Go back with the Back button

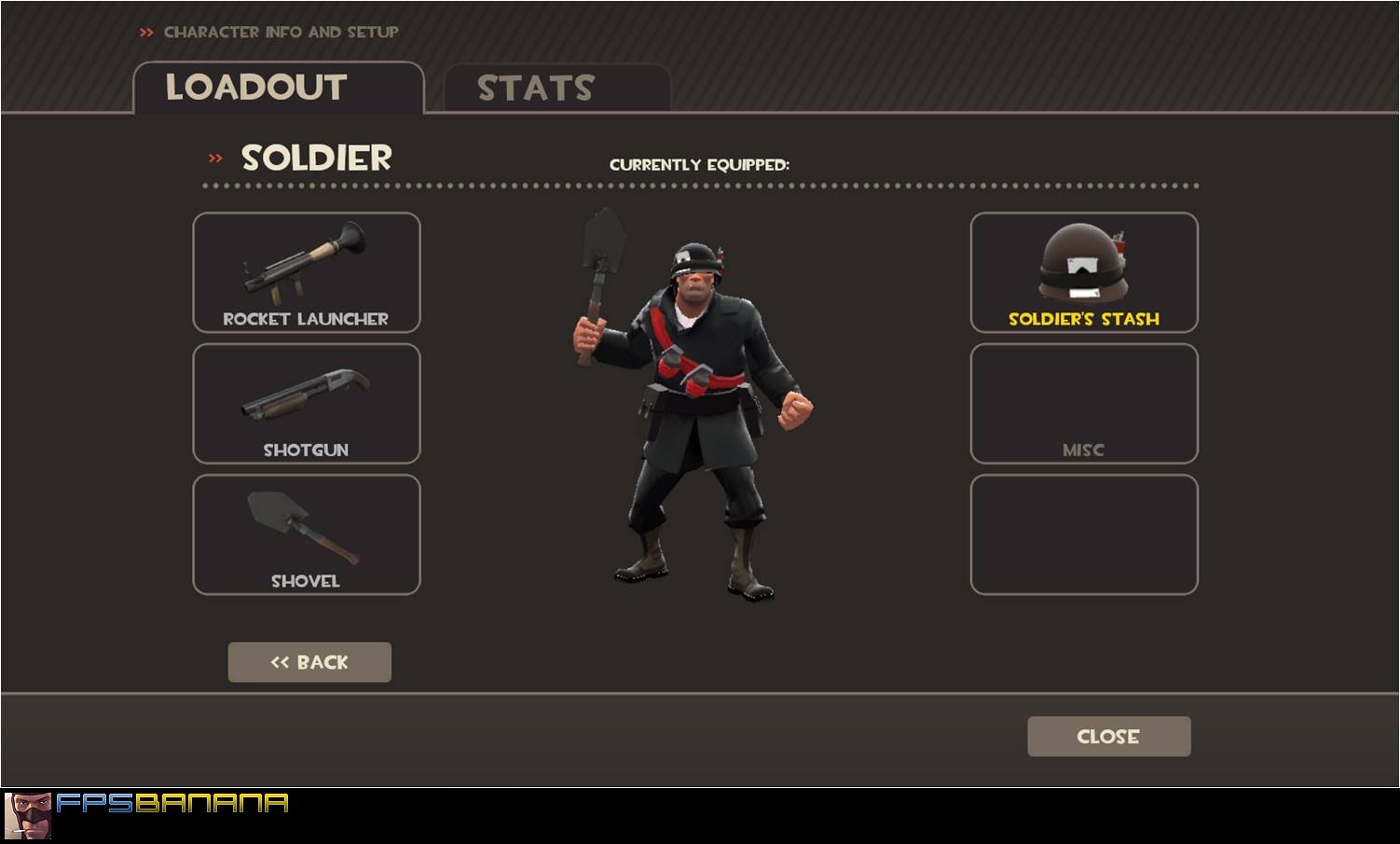coord(309,662)
